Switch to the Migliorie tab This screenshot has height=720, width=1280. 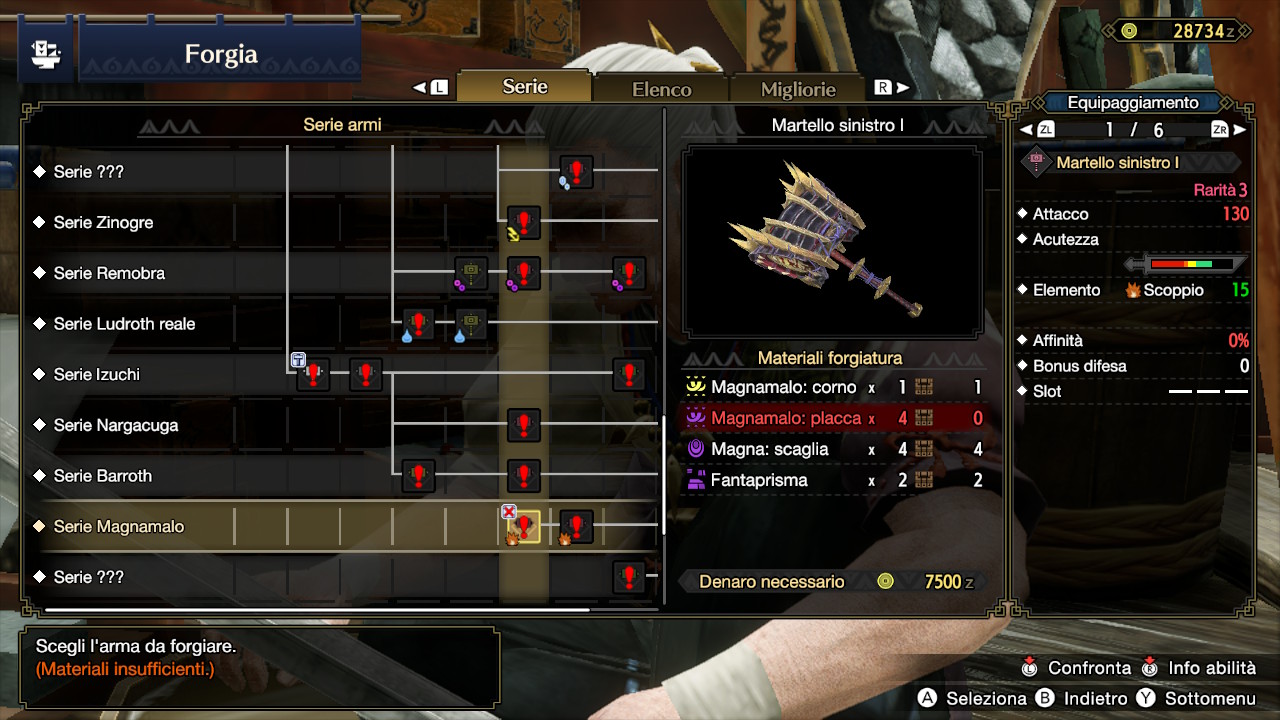tap(797, 89)
